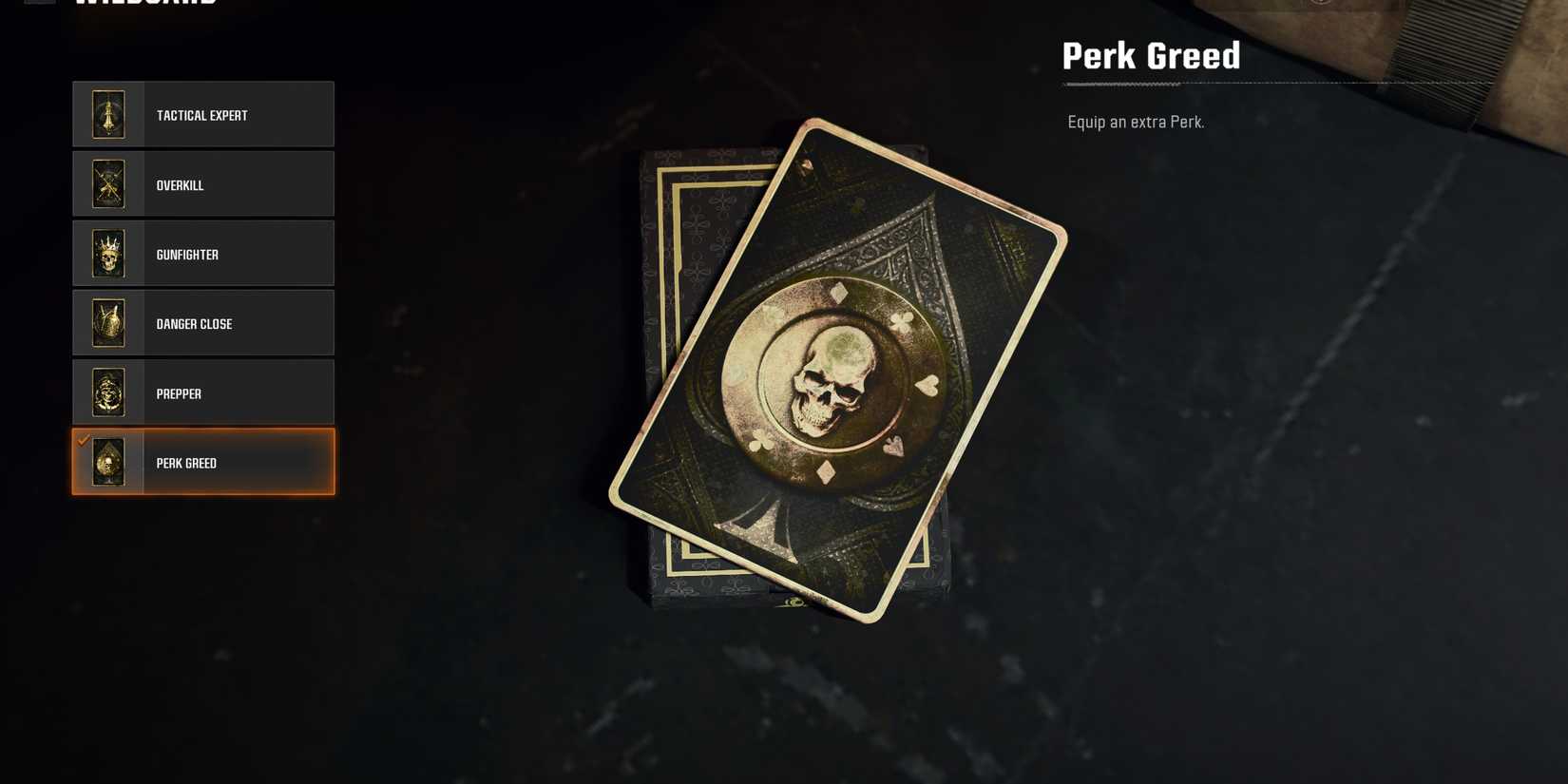Select the Tactical Expert card icon
The image size is (1568, 784).
click(107, 114)
